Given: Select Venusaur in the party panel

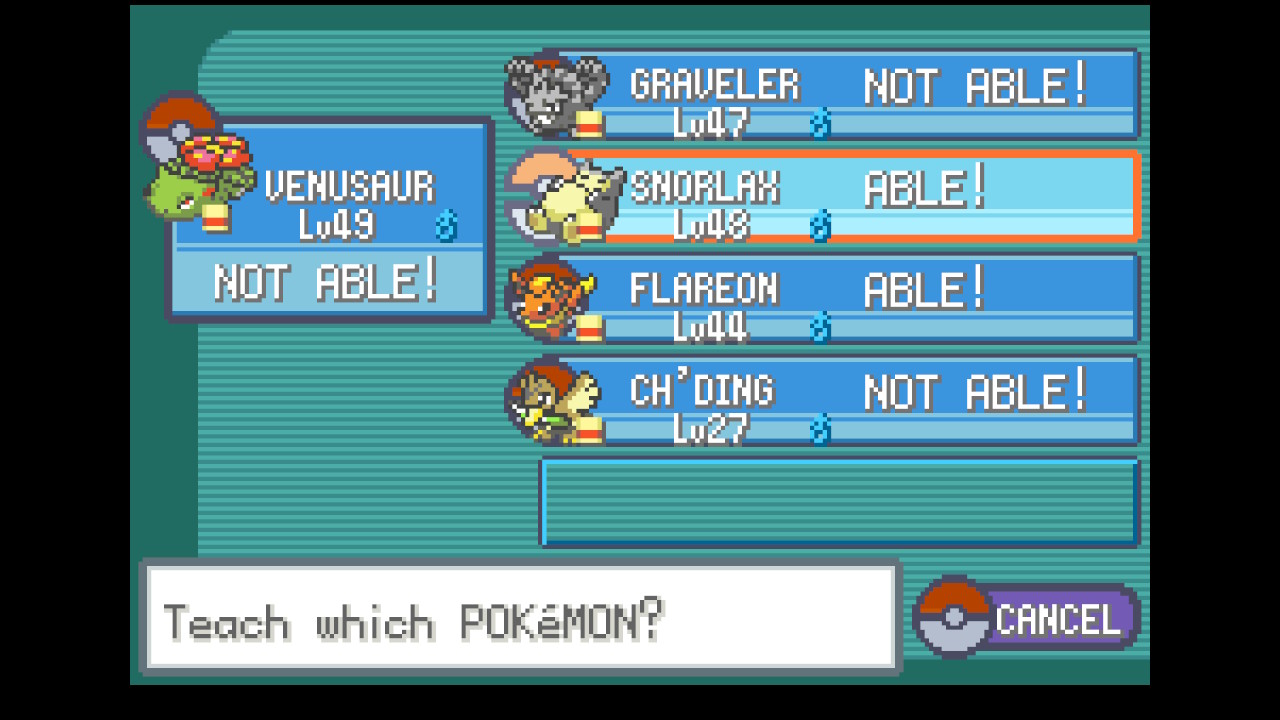Looking at the screenshot, I should point(330,220).
